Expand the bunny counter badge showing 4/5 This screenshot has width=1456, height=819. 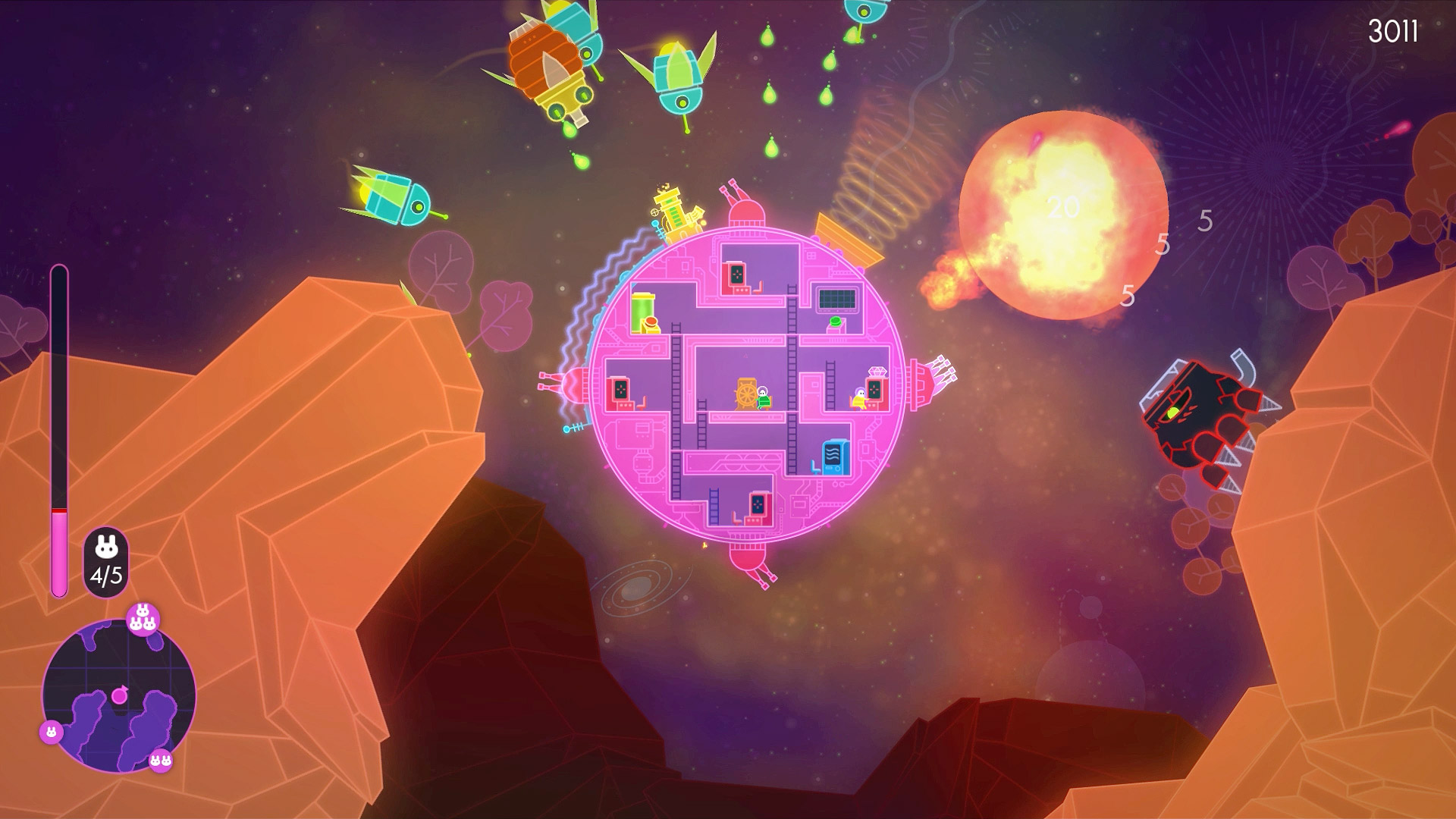[x=106, y=561]
